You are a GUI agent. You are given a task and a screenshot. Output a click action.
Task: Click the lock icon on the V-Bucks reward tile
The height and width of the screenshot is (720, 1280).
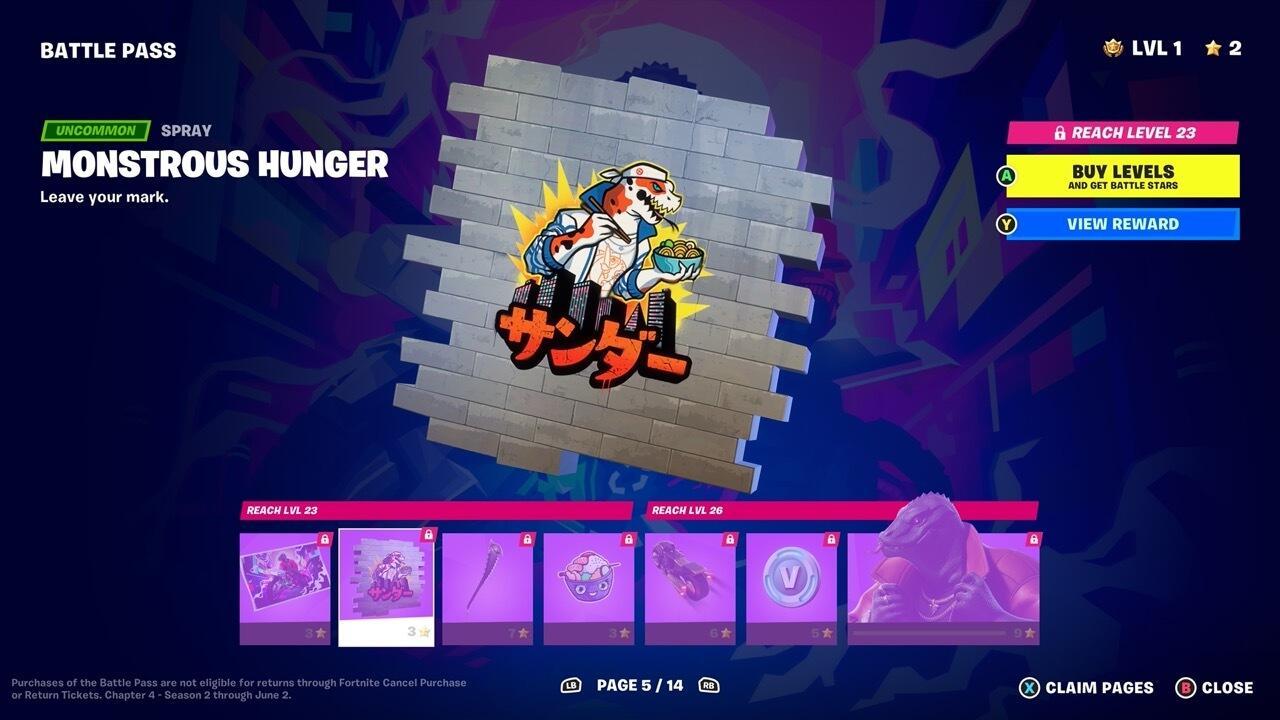pos(829,540)
